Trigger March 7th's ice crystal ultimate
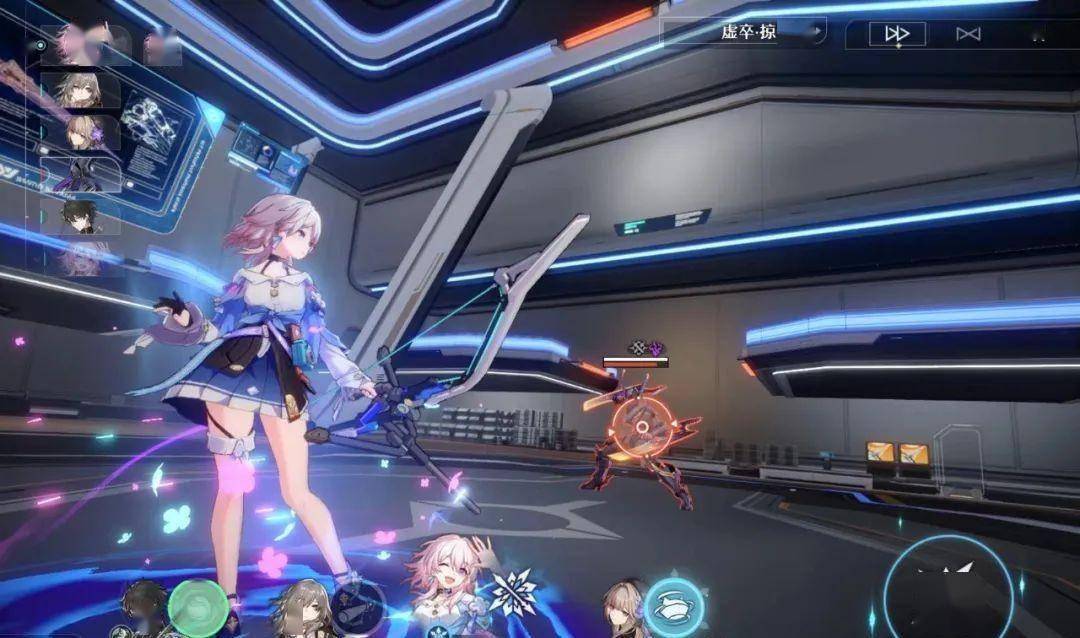 (515, 593)
